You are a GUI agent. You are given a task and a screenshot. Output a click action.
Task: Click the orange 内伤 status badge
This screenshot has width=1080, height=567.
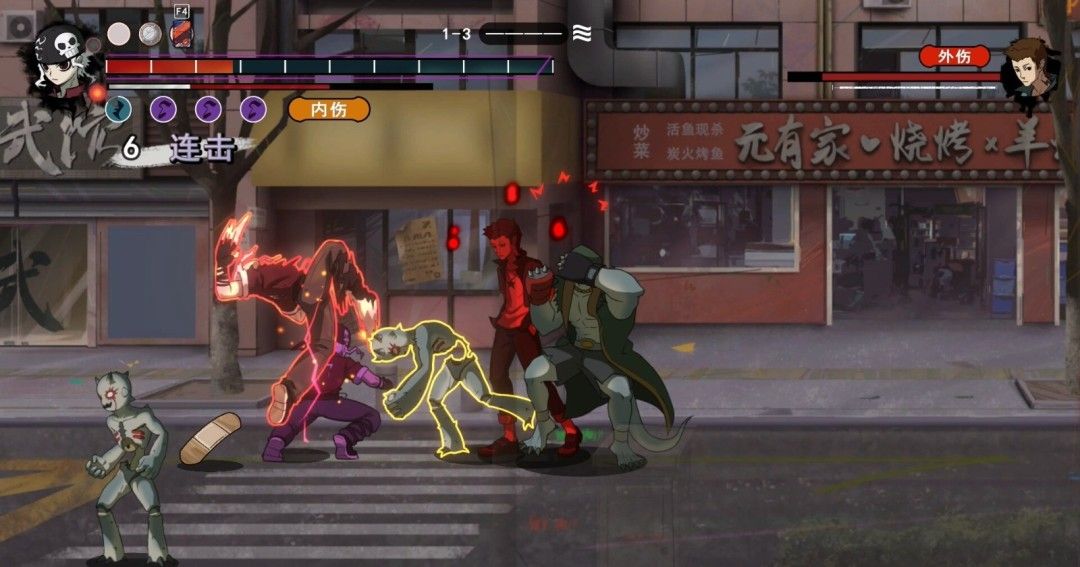pyautogui.click(x=329, y=109)
